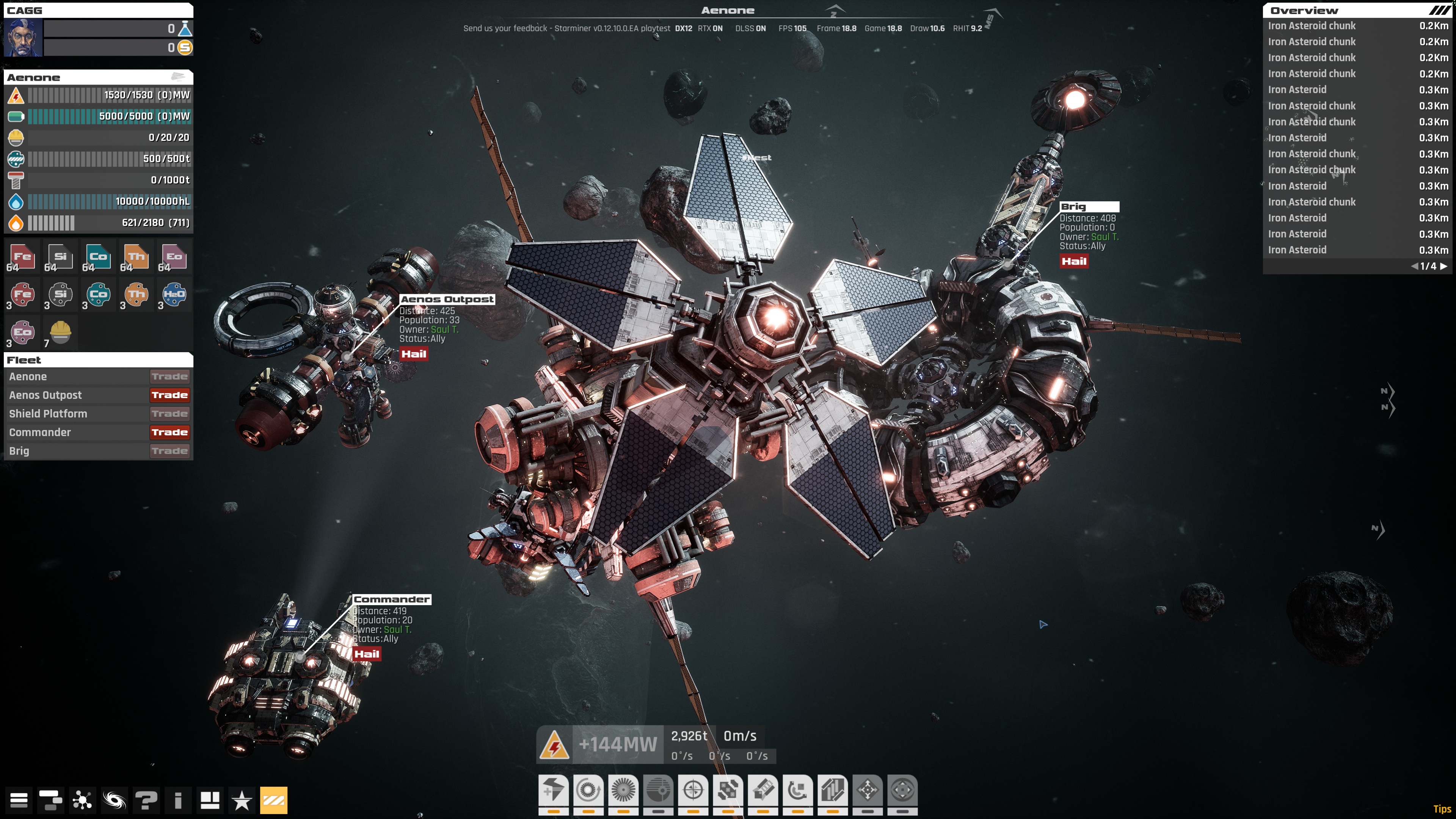The width and height of the screenshot is (1456, 819).
Task: Select the Thorium Th cargo slot with 64
Action: pos(136,258)
